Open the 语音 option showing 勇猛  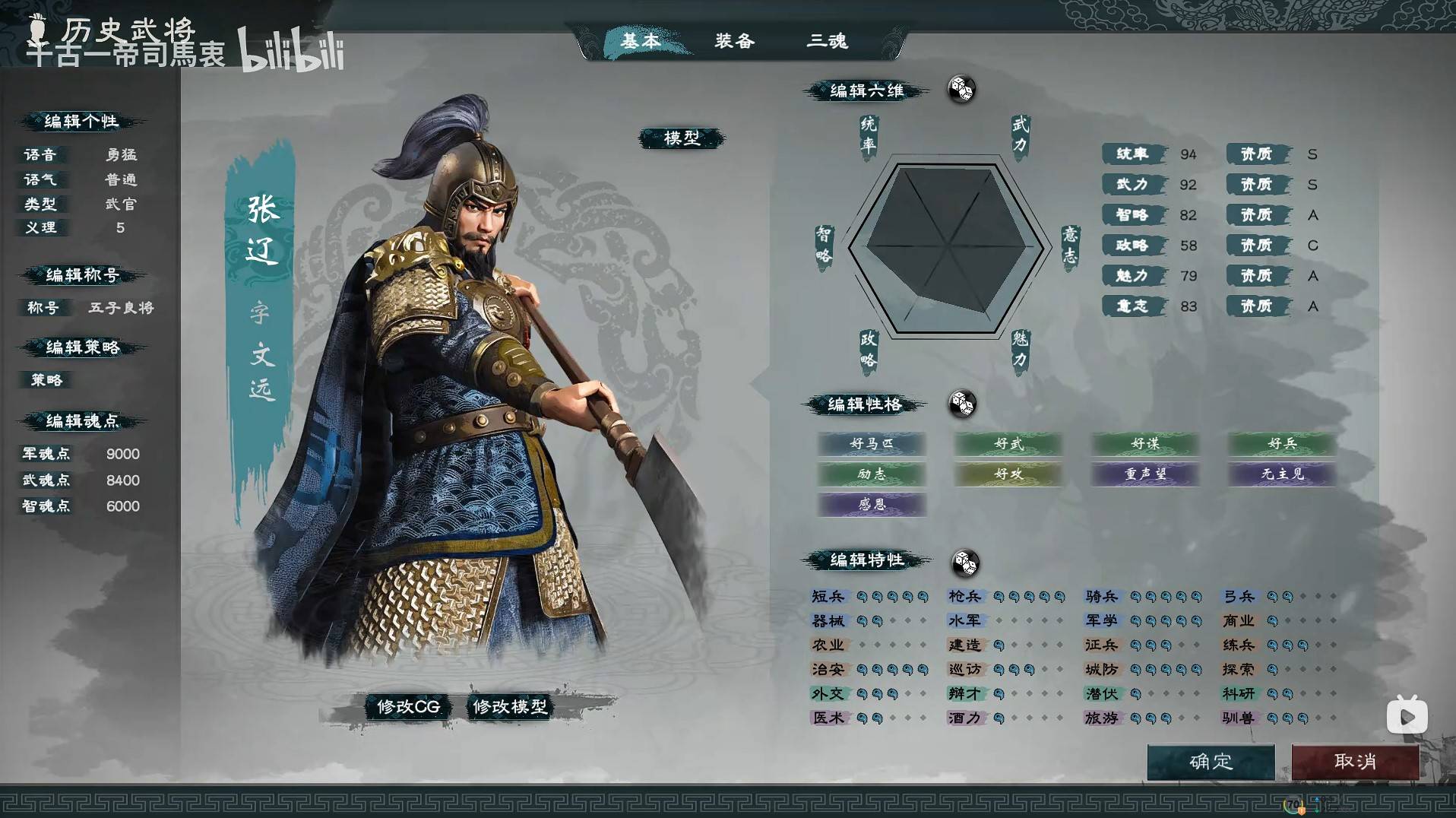coord(122,154)
